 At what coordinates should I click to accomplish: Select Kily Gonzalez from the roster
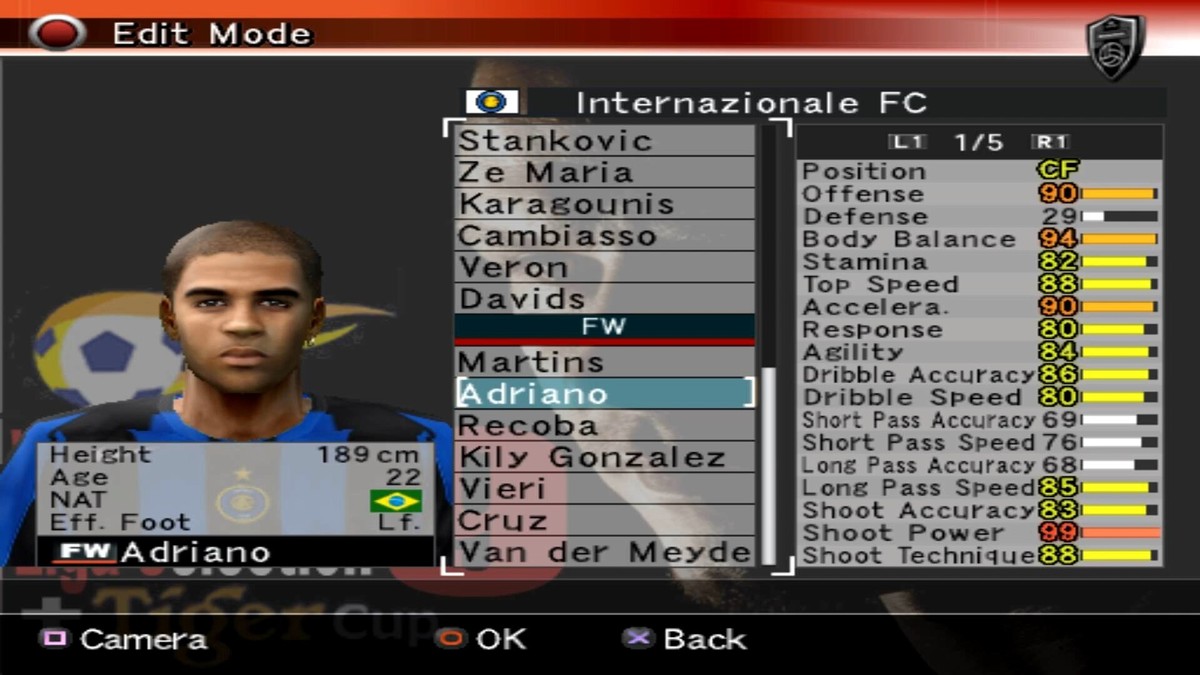click(x=604, y=457)
